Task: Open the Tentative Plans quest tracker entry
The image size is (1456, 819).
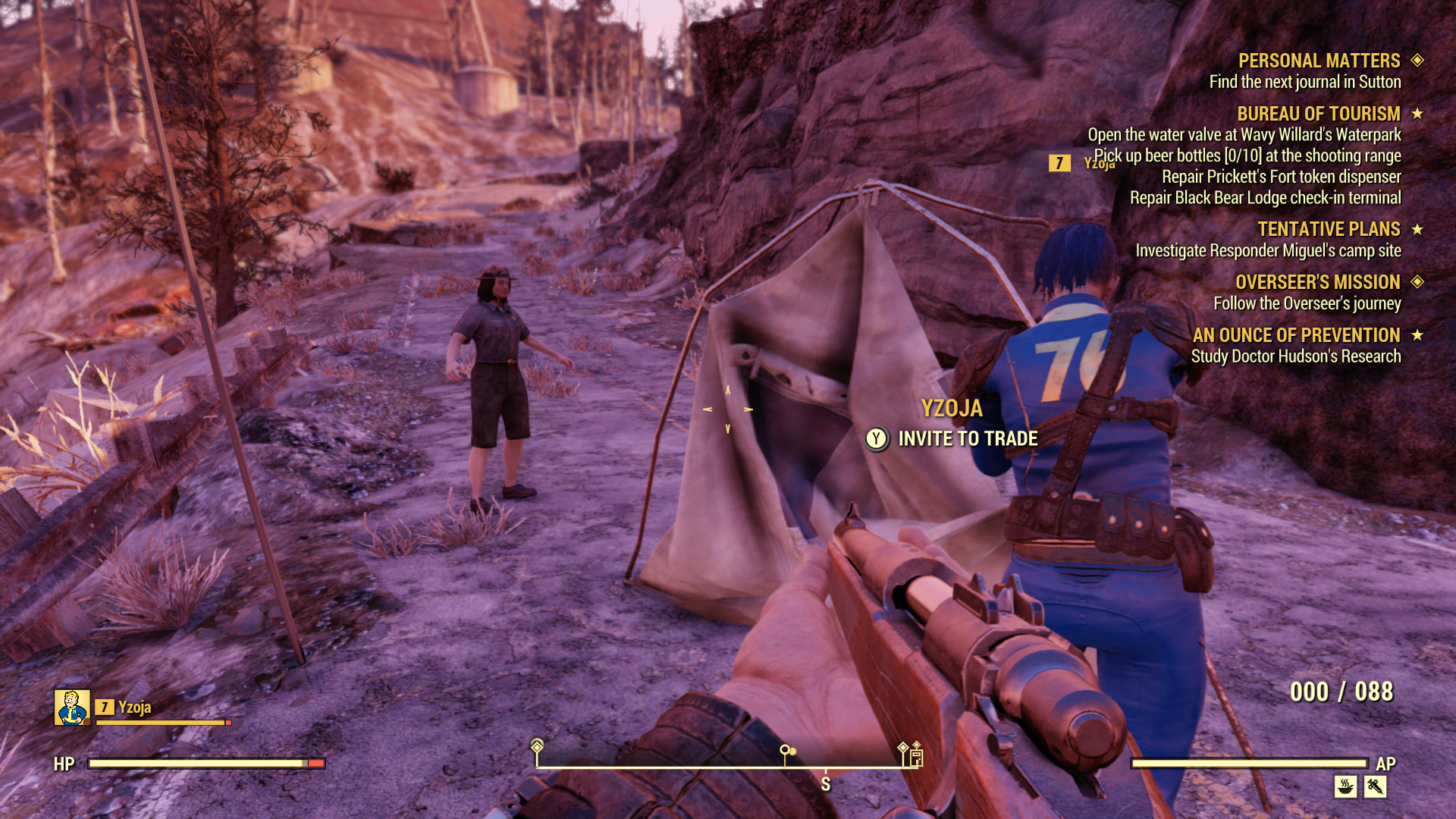Action: pyautogui.click(x=1329, y=229)
